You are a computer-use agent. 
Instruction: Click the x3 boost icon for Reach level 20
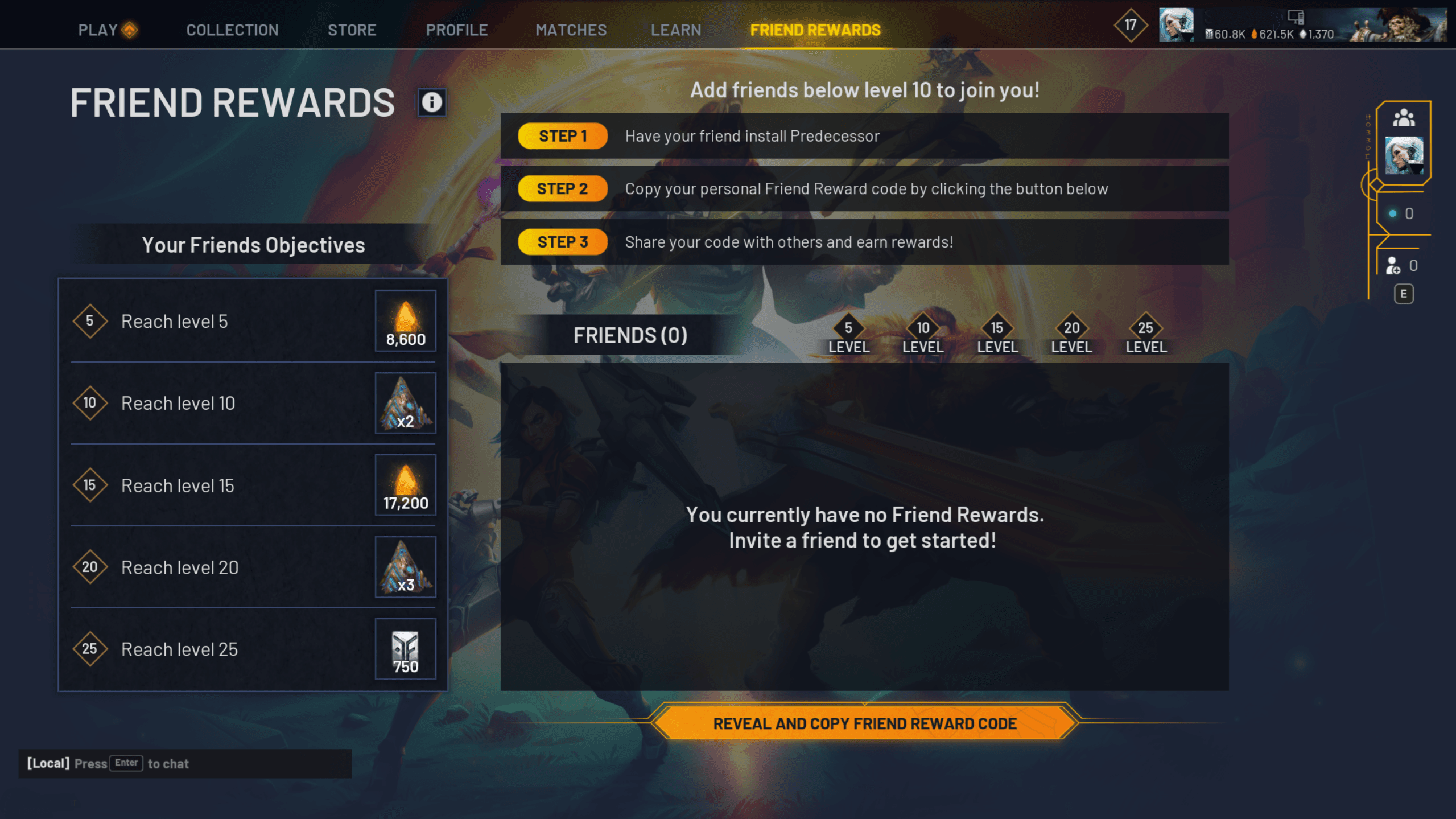point(405,566)
